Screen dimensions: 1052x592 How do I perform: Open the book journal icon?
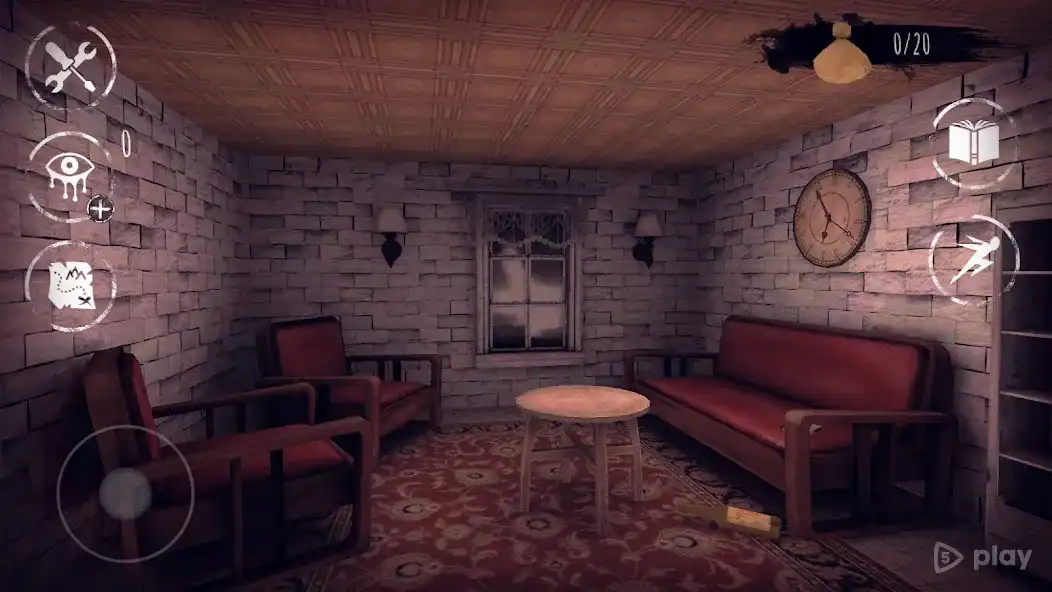tap(973, 143)
